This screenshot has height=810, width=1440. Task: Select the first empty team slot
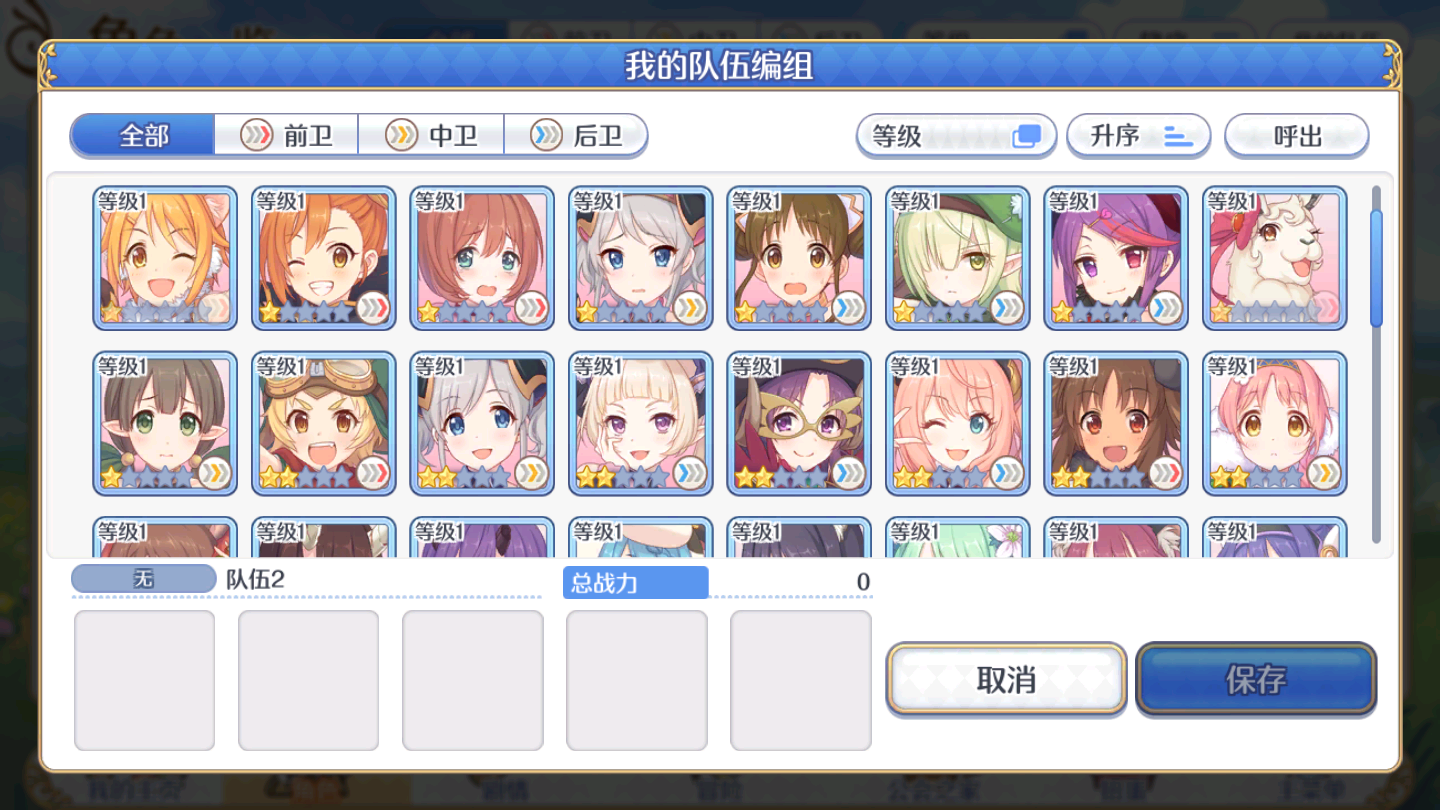point(143,680)
